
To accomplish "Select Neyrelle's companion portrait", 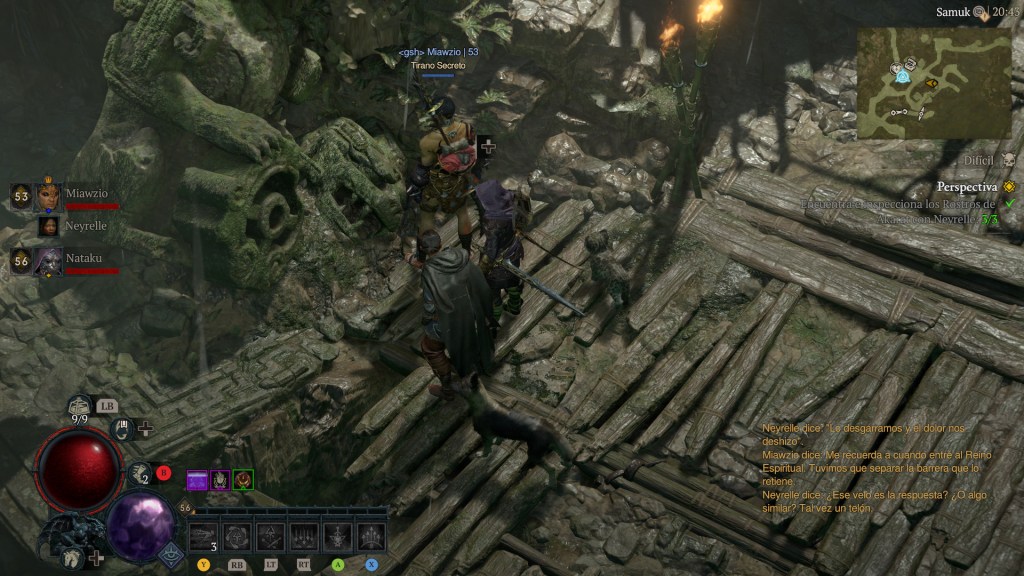I will 48,226.
